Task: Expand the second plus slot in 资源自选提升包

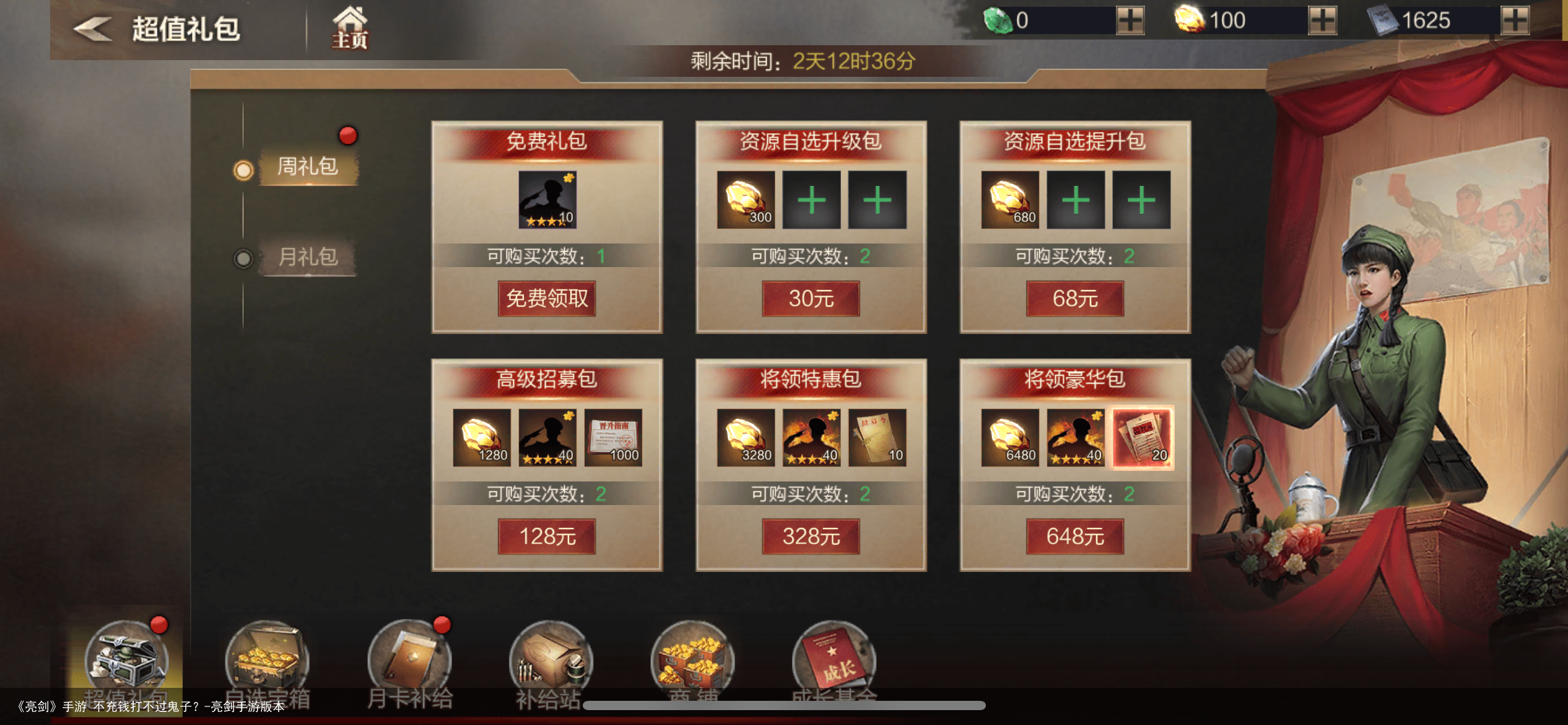Action: [x=1142, y=200]
